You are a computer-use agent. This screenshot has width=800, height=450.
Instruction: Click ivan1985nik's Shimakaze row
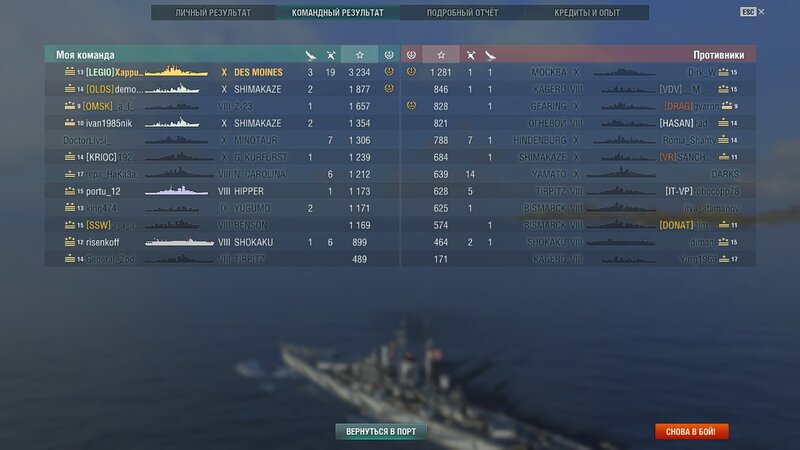click(x=220, y=123)
